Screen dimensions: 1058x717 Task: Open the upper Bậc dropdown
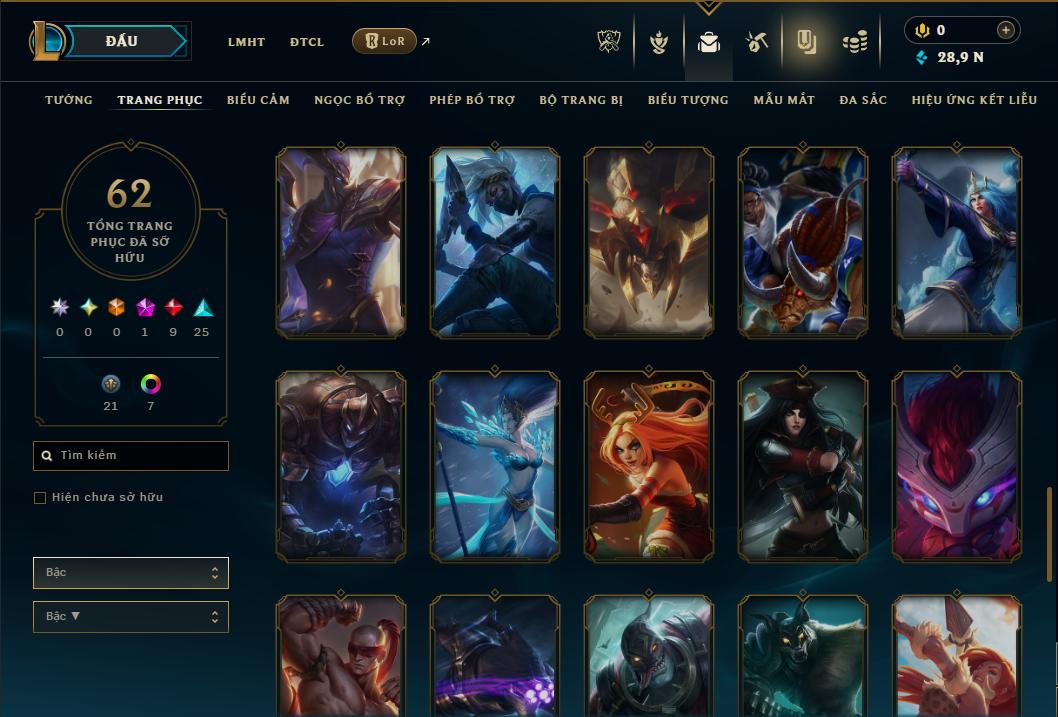pyautogui.click(x=131, y=573)
